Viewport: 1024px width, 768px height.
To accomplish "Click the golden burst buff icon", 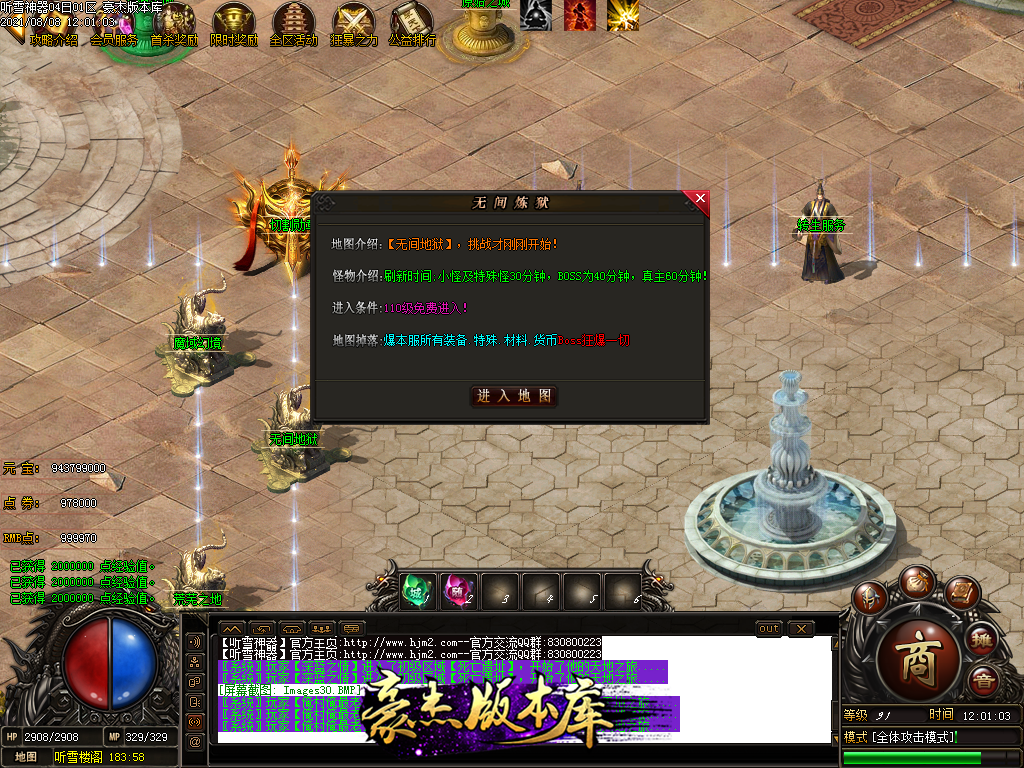I will click(623, 14).
